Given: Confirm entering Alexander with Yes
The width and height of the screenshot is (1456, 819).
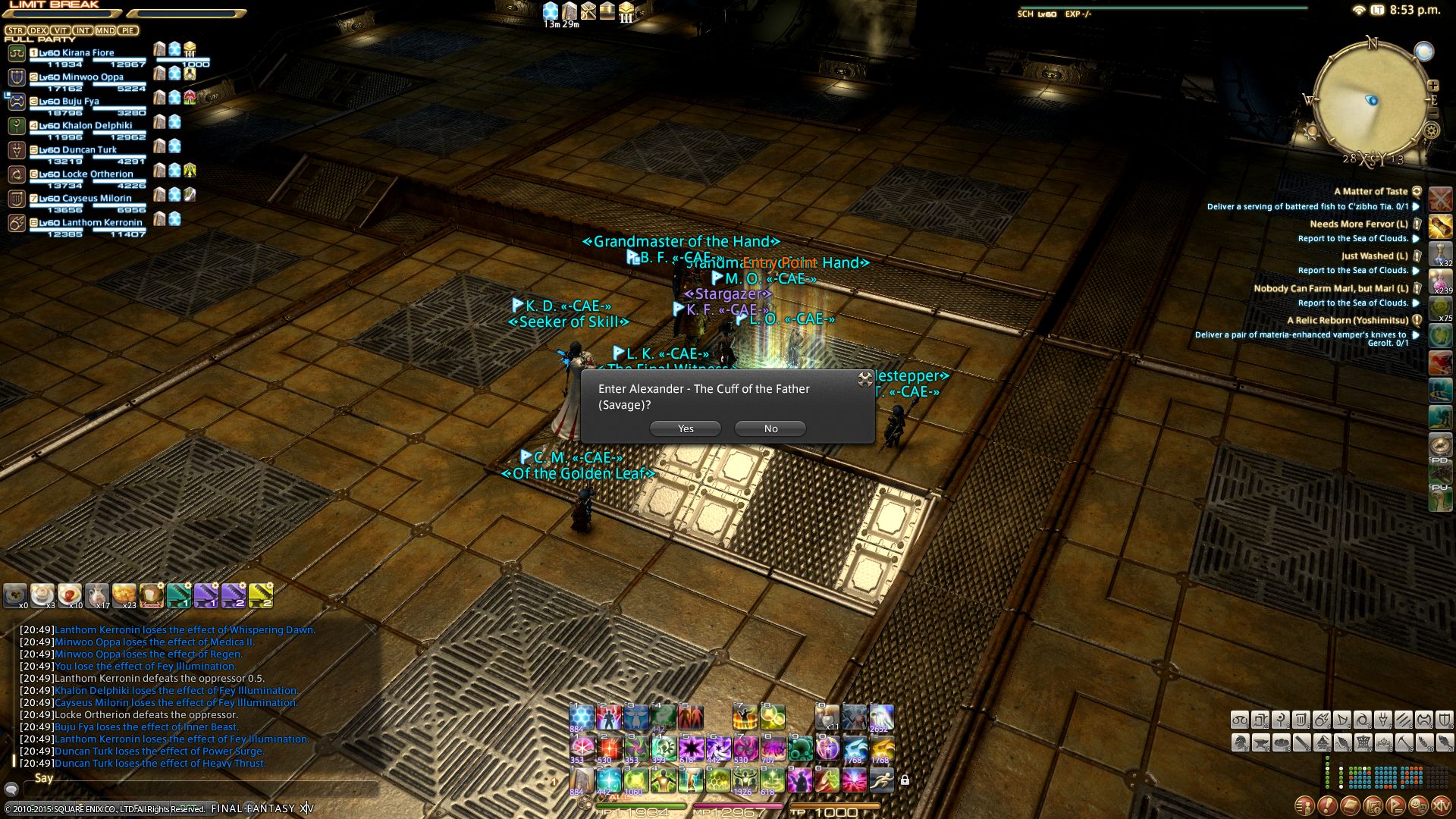Looking at the screenshot, I should pos(686,428).
